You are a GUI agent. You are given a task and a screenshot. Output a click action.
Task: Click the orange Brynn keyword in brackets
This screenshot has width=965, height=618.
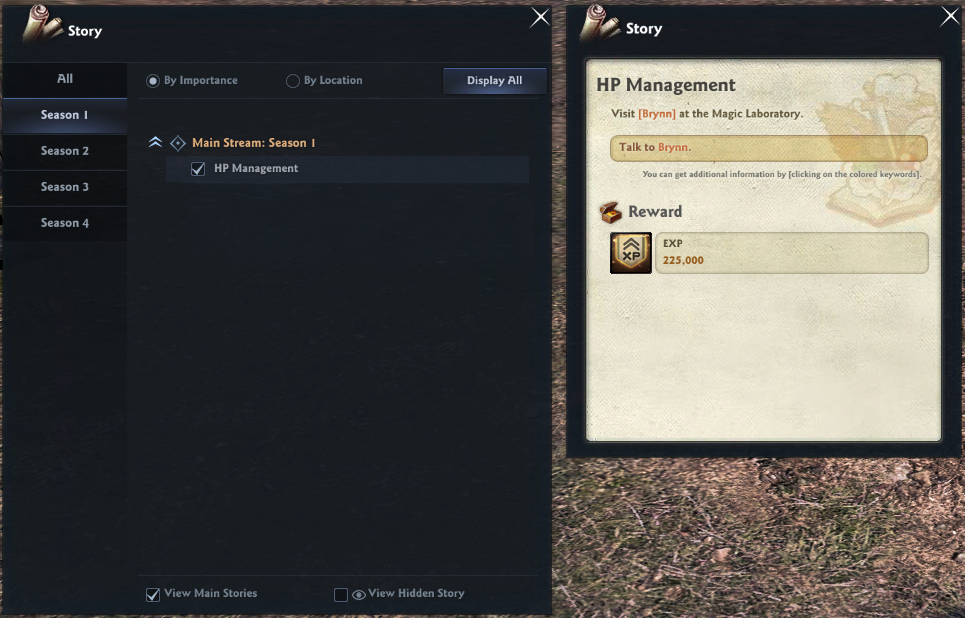tap(657, 114)
